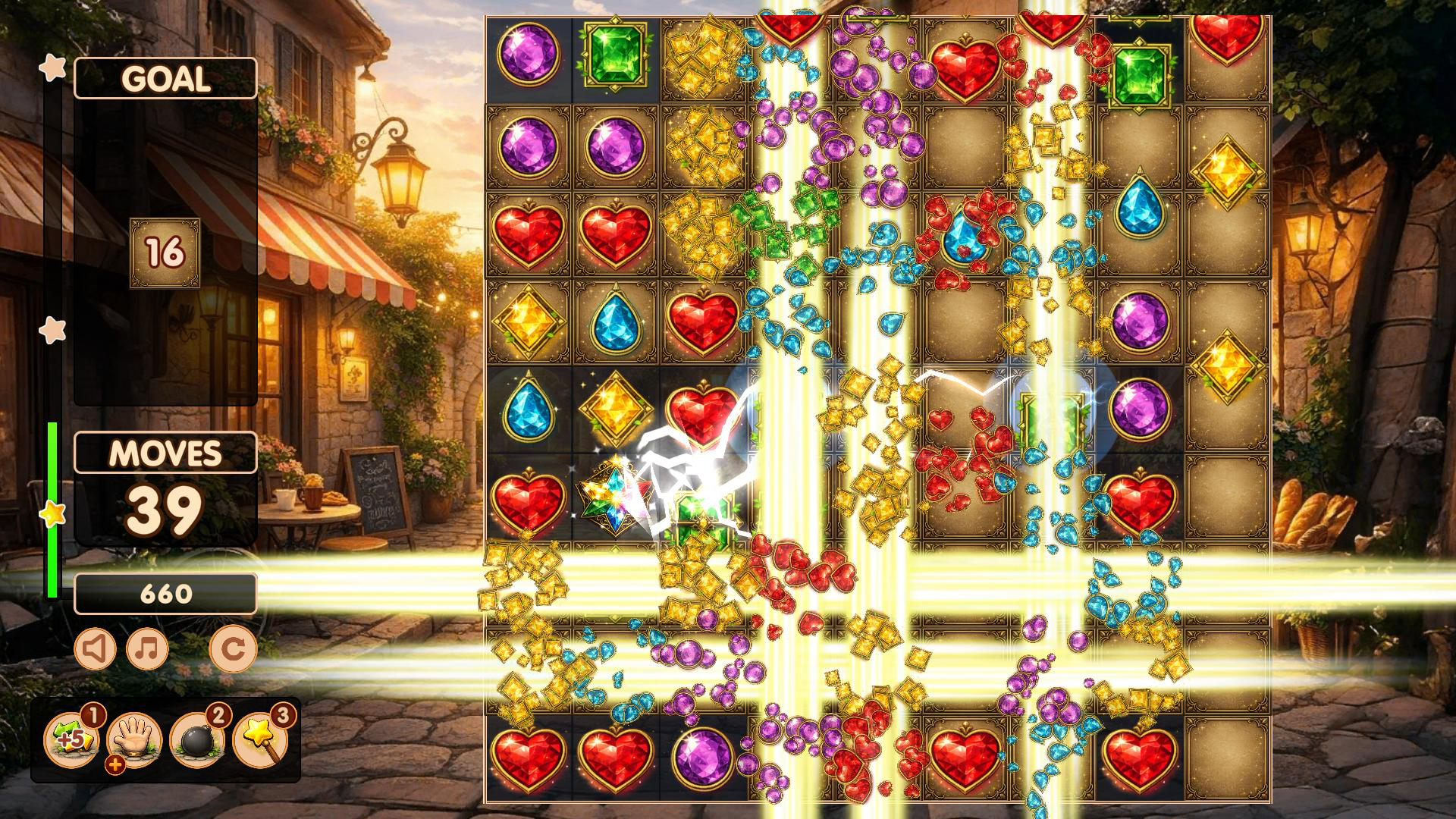Click the middle star on the level progress track

(x=52, y=330)
